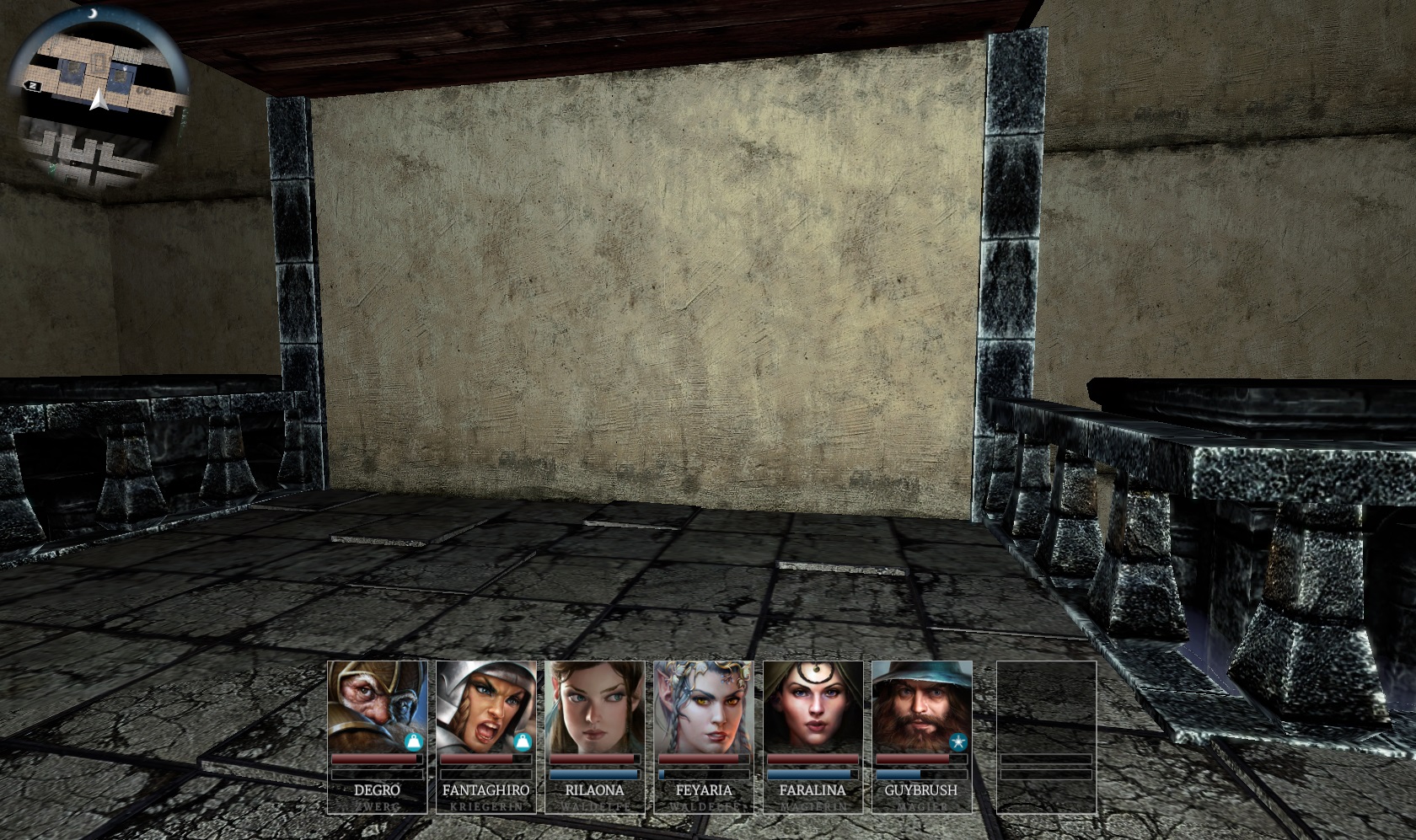Click Rilaona's party portrait
The width and height of the screenshot is (1416, 840).
(x=594, y=706)
